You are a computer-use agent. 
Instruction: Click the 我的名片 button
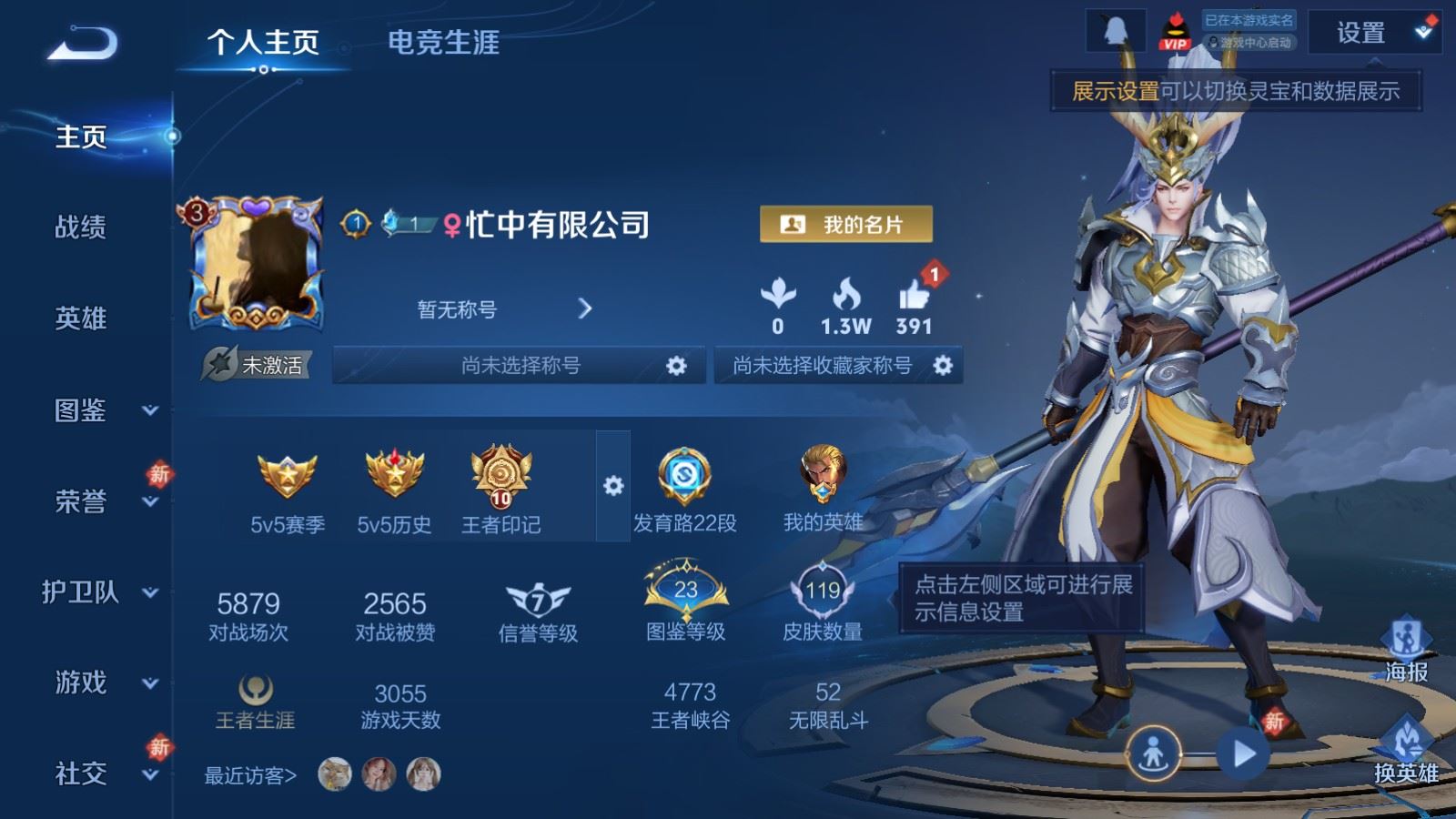(847, 224)
